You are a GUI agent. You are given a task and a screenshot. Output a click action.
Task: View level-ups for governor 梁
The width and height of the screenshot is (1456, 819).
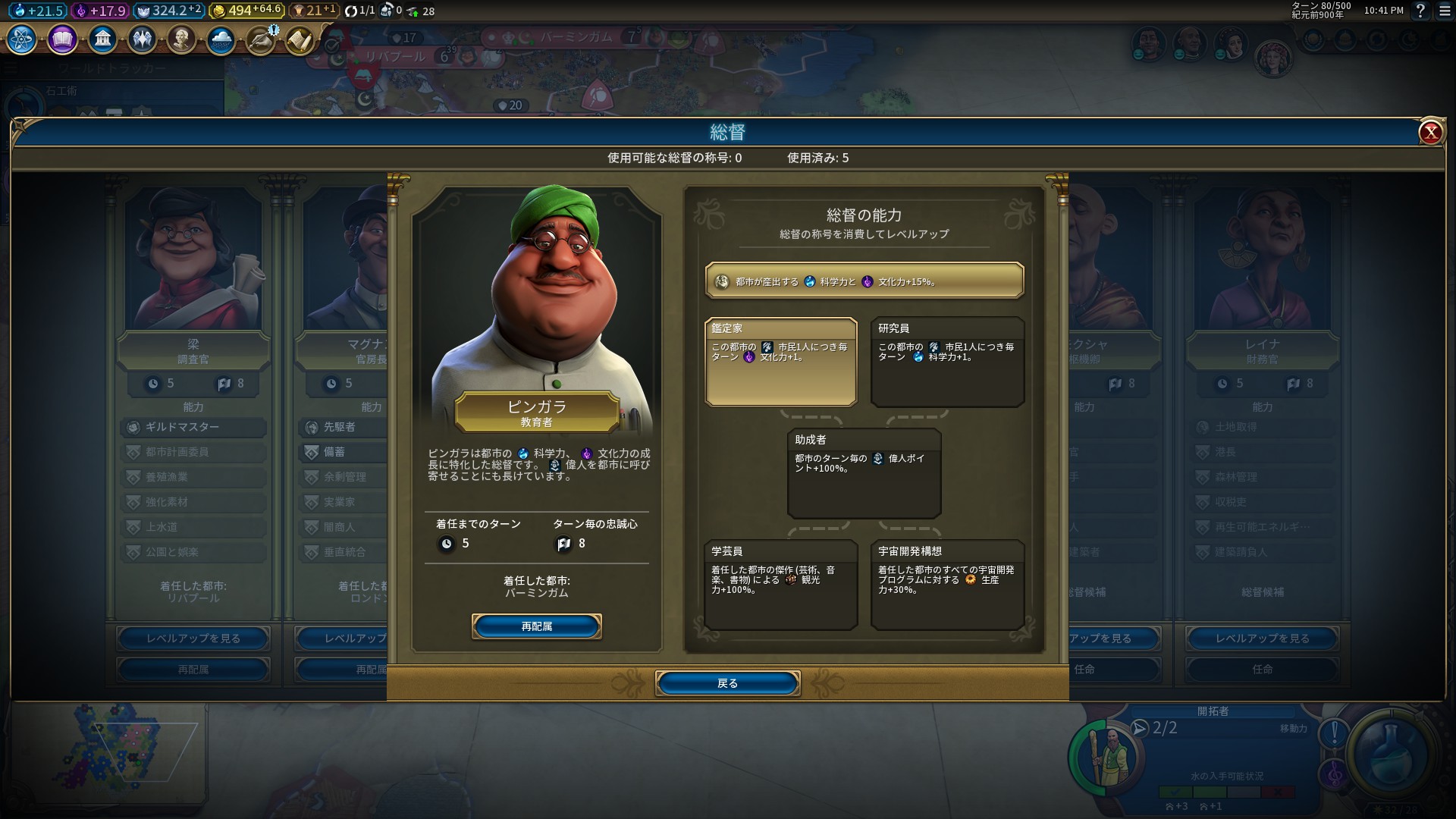pos(193,639)
